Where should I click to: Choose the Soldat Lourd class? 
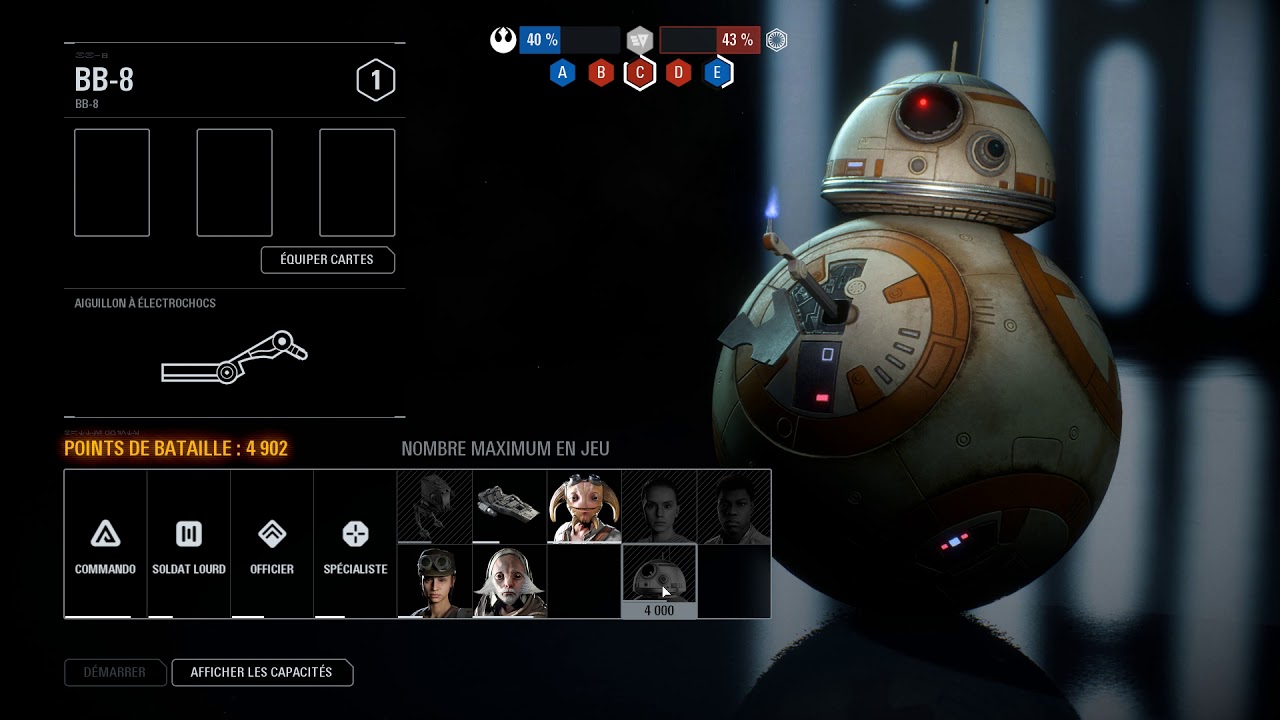[189, 544]
